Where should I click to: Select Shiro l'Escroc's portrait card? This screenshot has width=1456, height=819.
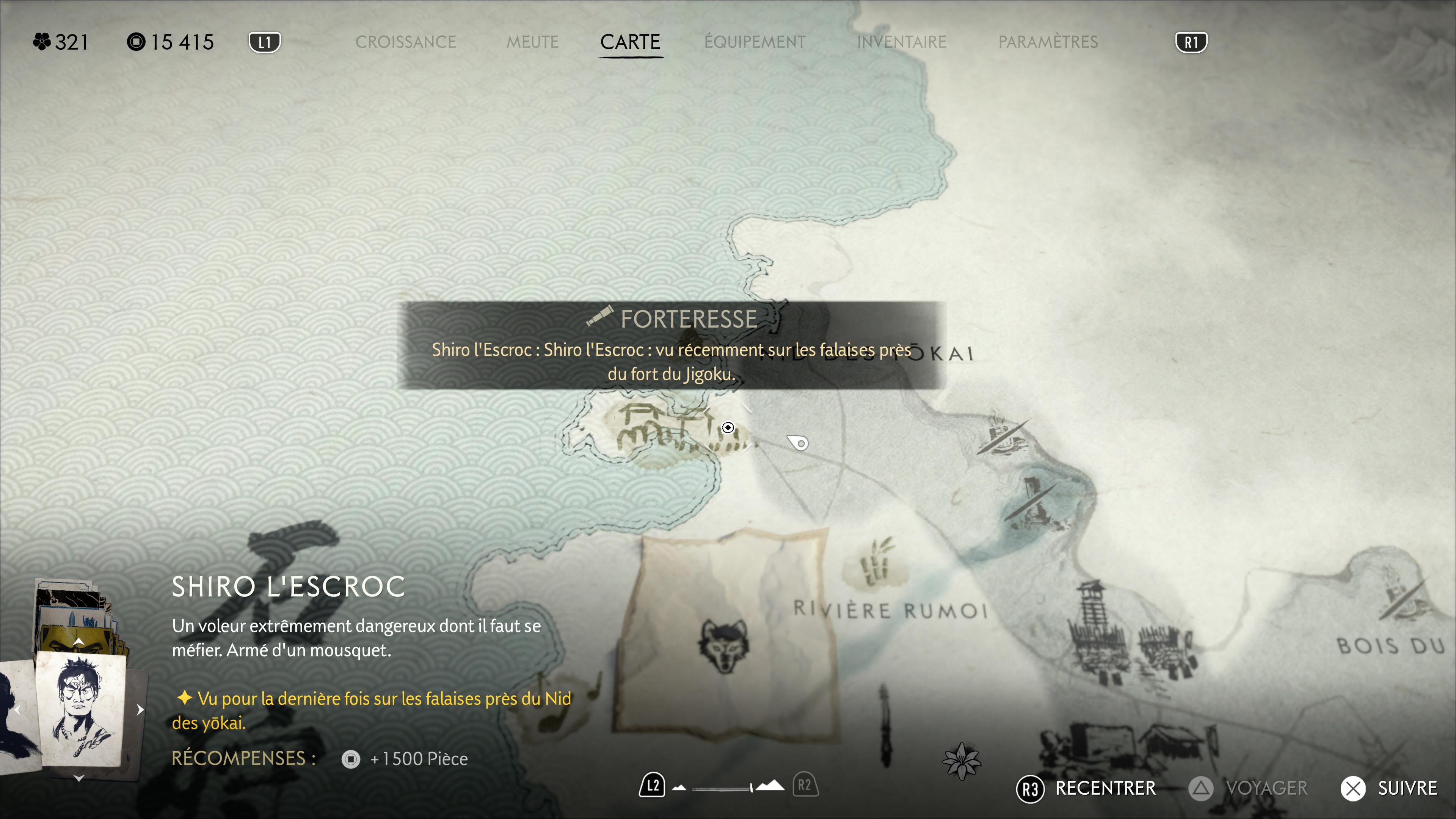(x=80, y=709)
